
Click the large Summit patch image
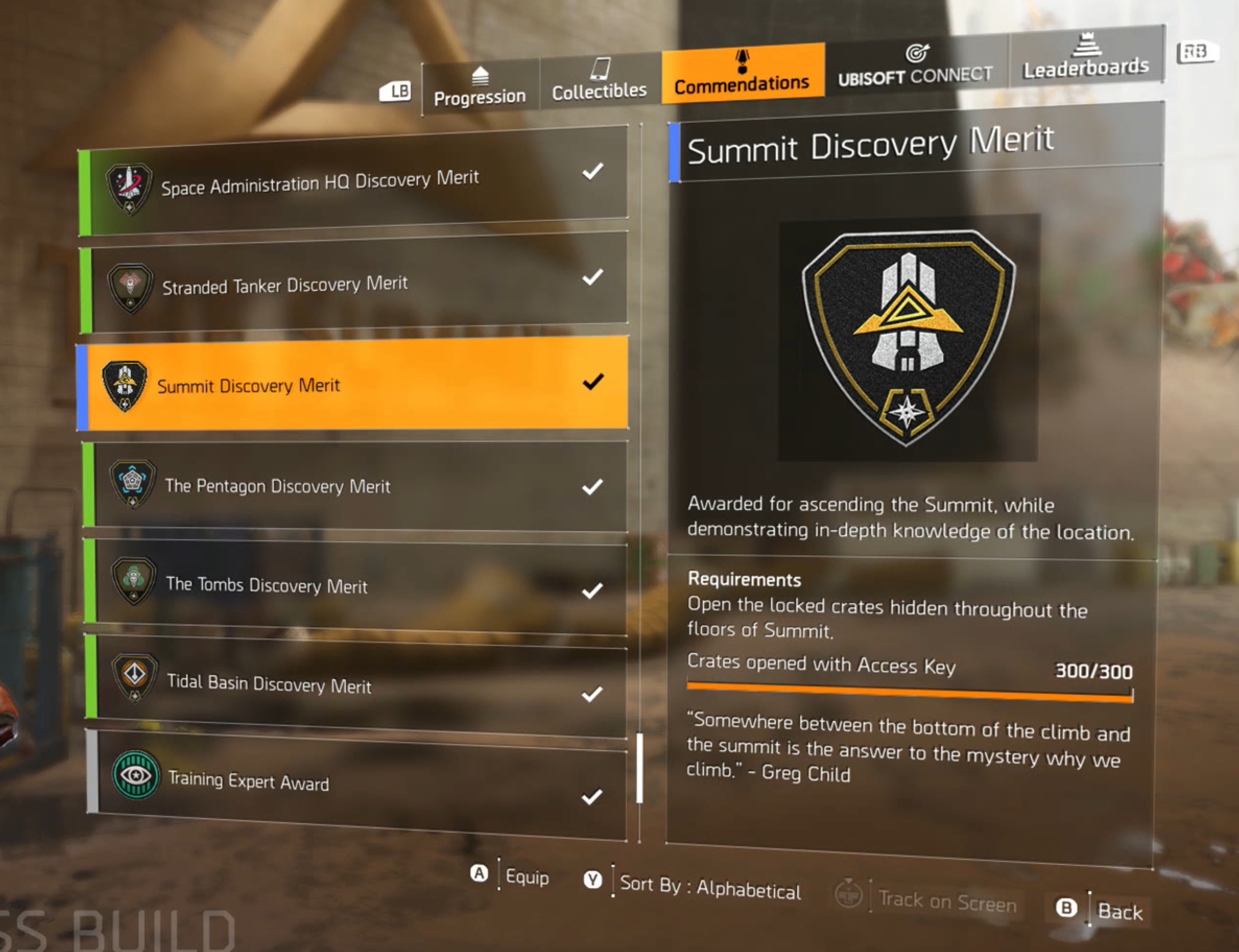click(x=909, y=338)
